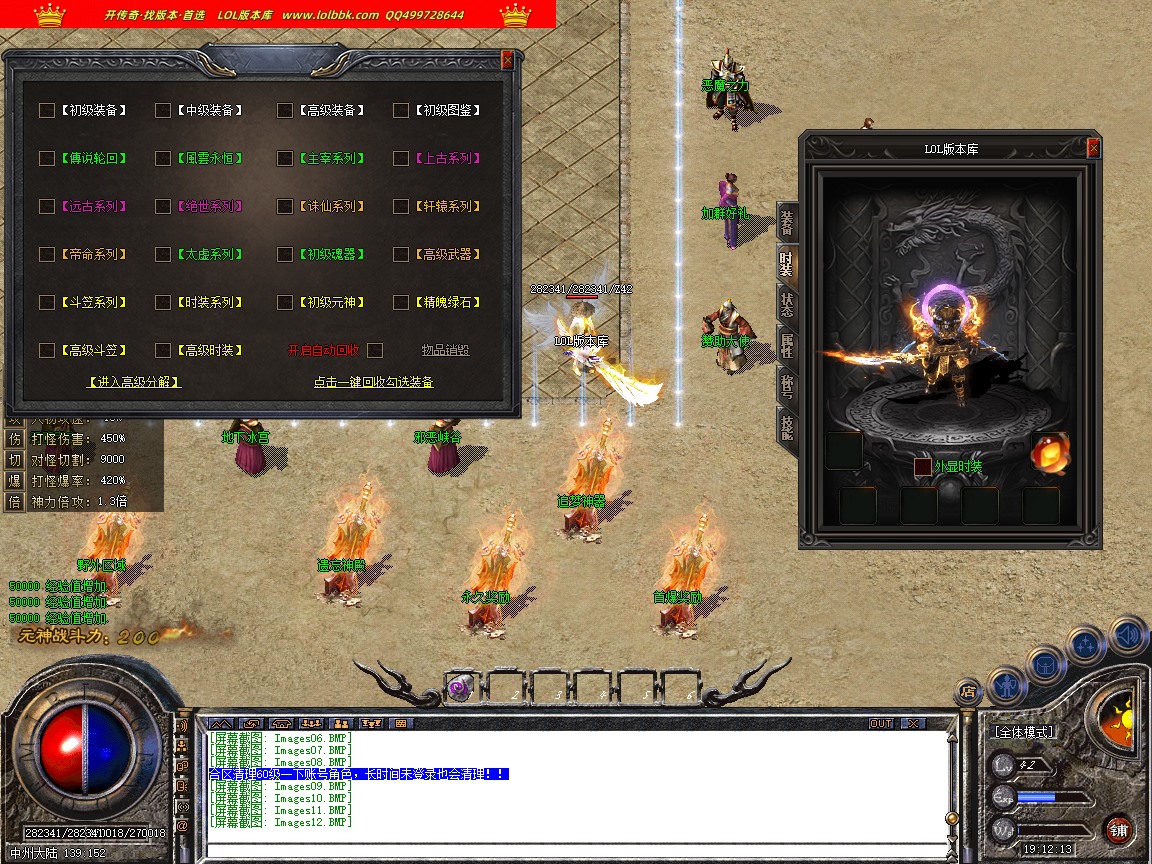Enable the 诛仙系列 recycle checkbox

[285, 206]
